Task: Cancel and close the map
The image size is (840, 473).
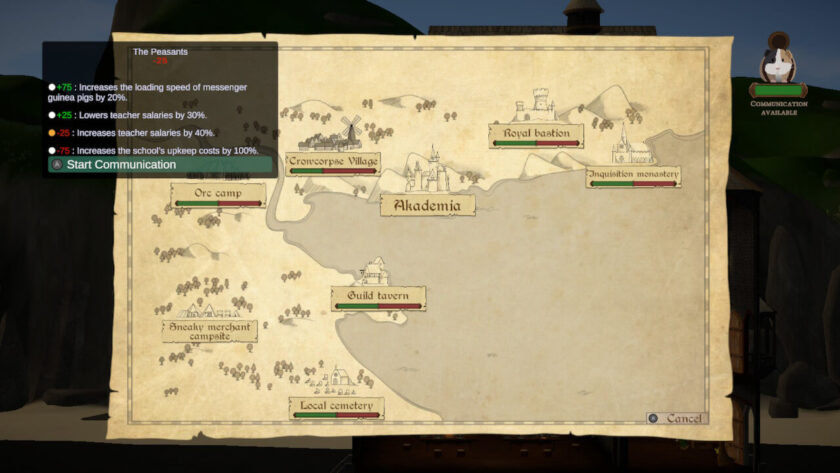Action: 676,418
